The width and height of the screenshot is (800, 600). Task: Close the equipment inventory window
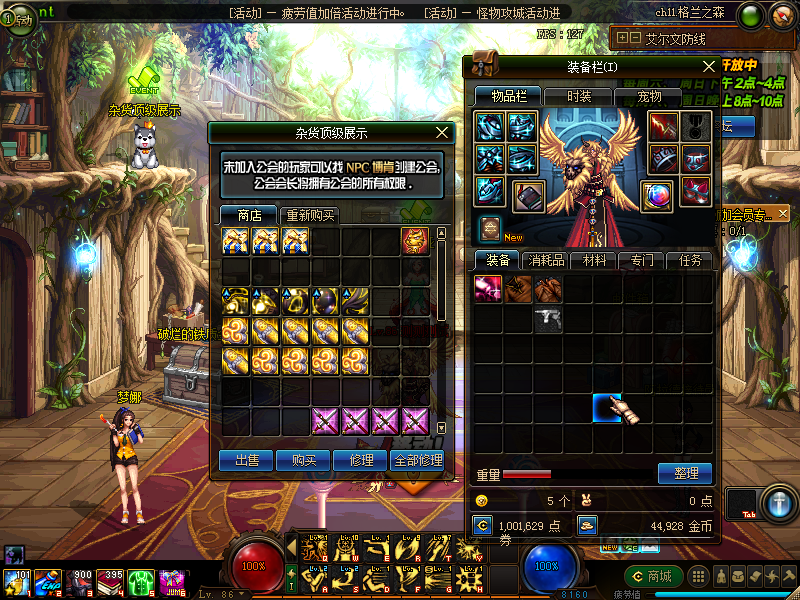click(x=709, y=66)
